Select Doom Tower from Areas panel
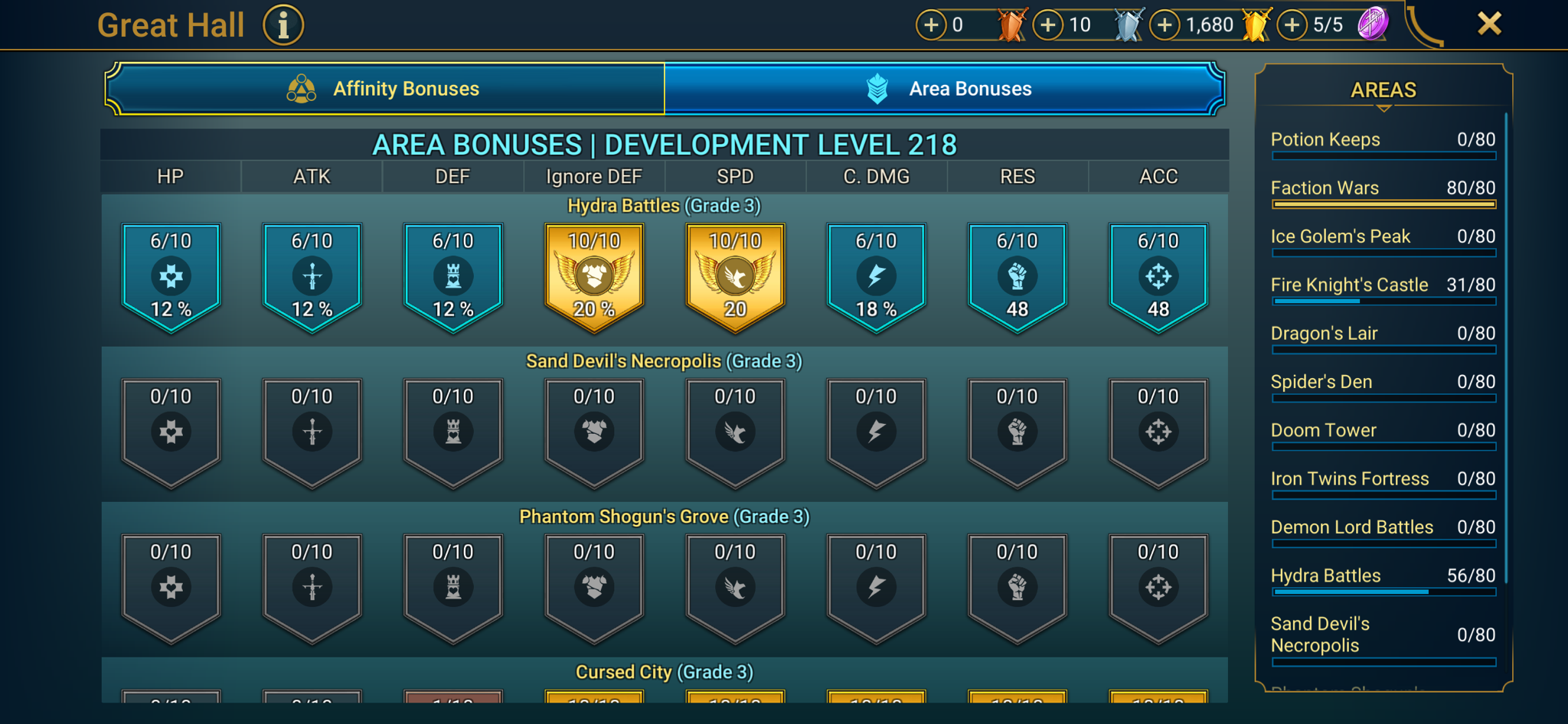 1383,431
